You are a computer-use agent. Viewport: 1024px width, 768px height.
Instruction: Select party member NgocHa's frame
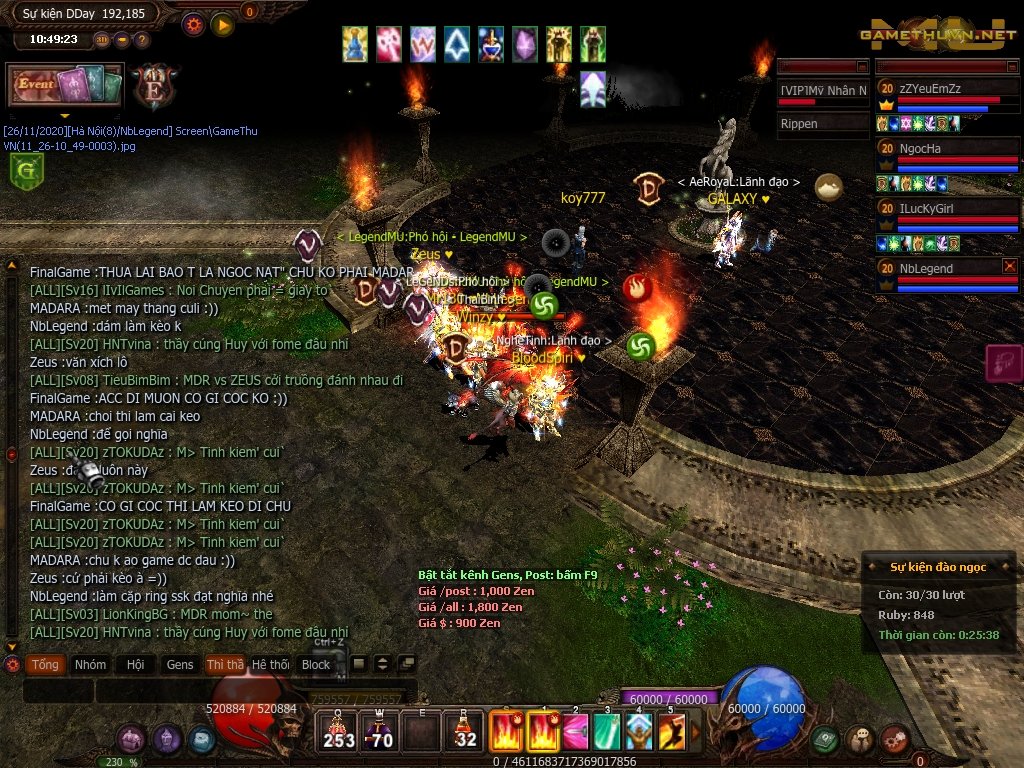[x=947, y=157]
